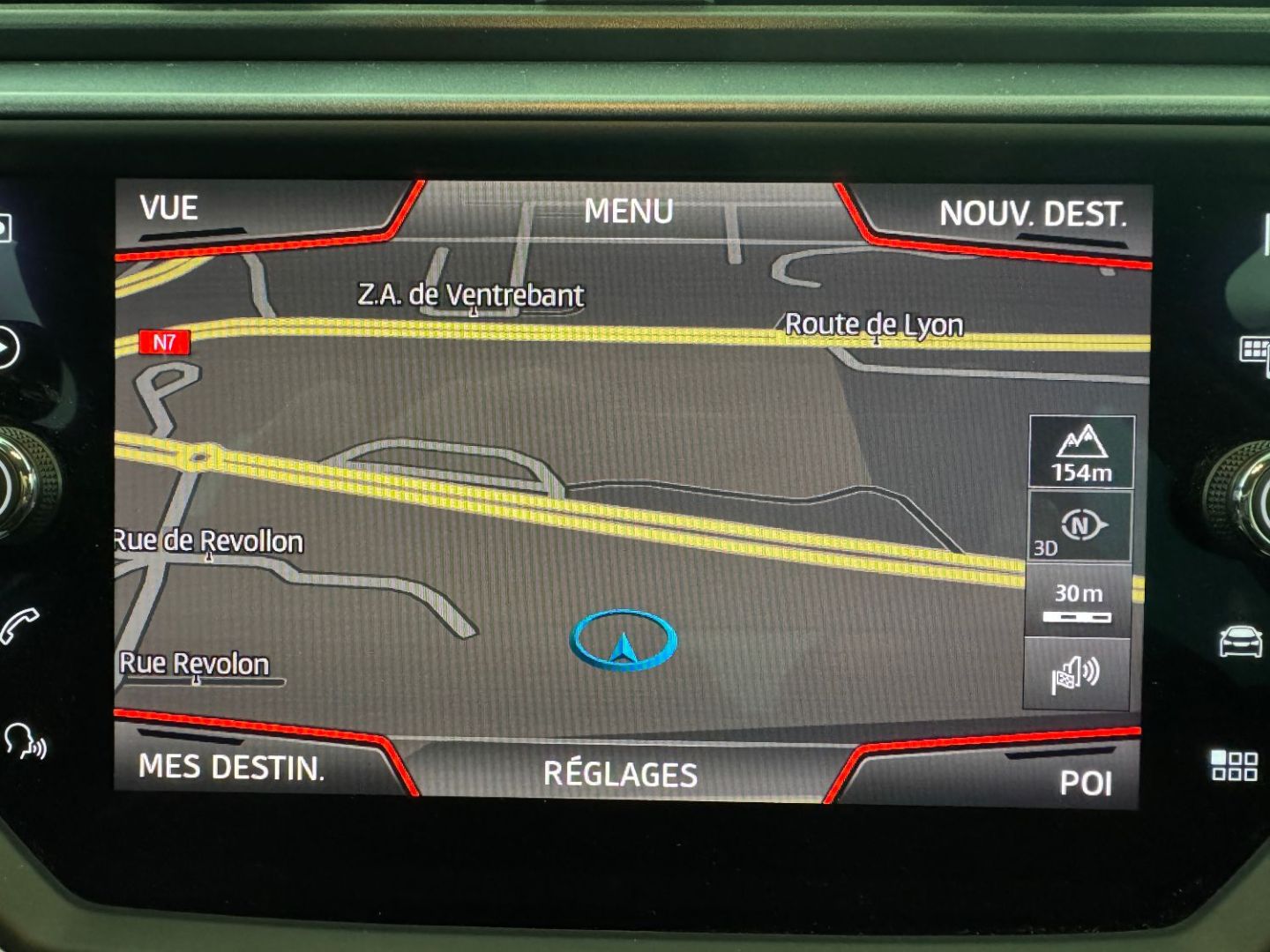Open the car settings side icon
1270x952 pixels.
pyautogui.click(x=1240, y=641)
